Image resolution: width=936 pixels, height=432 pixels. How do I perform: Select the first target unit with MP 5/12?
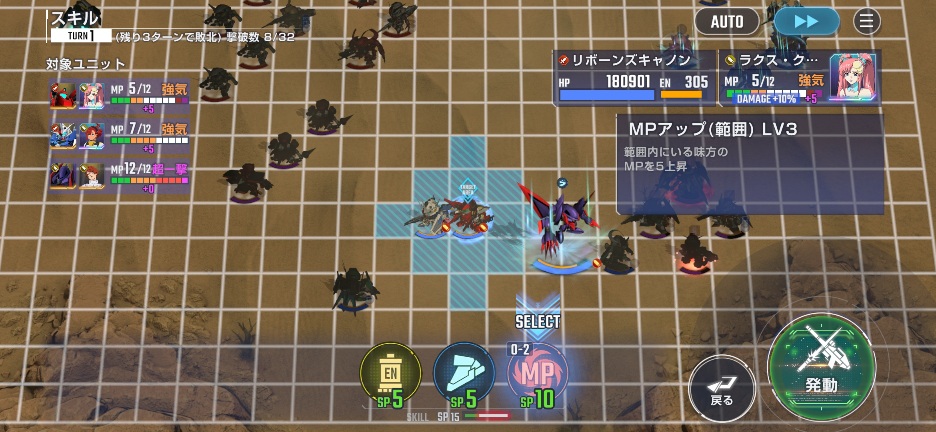coord(120,95)
